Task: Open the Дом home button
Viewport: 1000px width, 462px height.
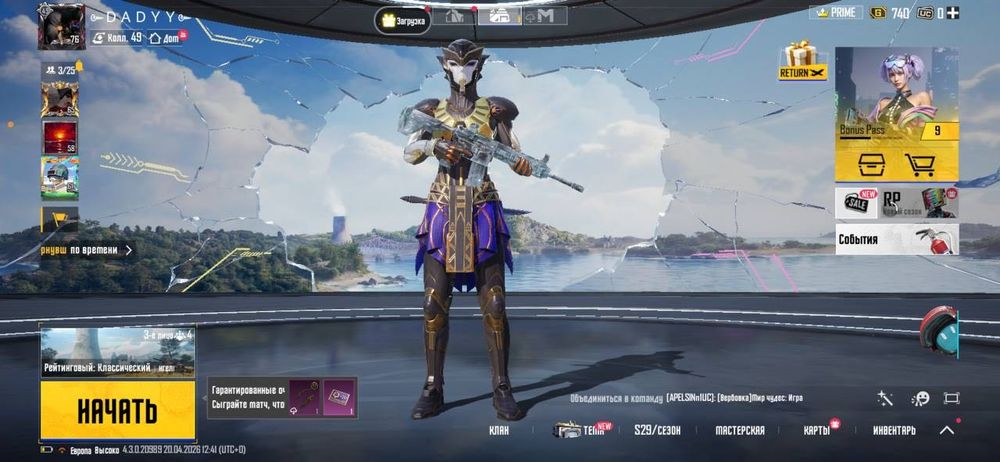Action: click(165, 37)
